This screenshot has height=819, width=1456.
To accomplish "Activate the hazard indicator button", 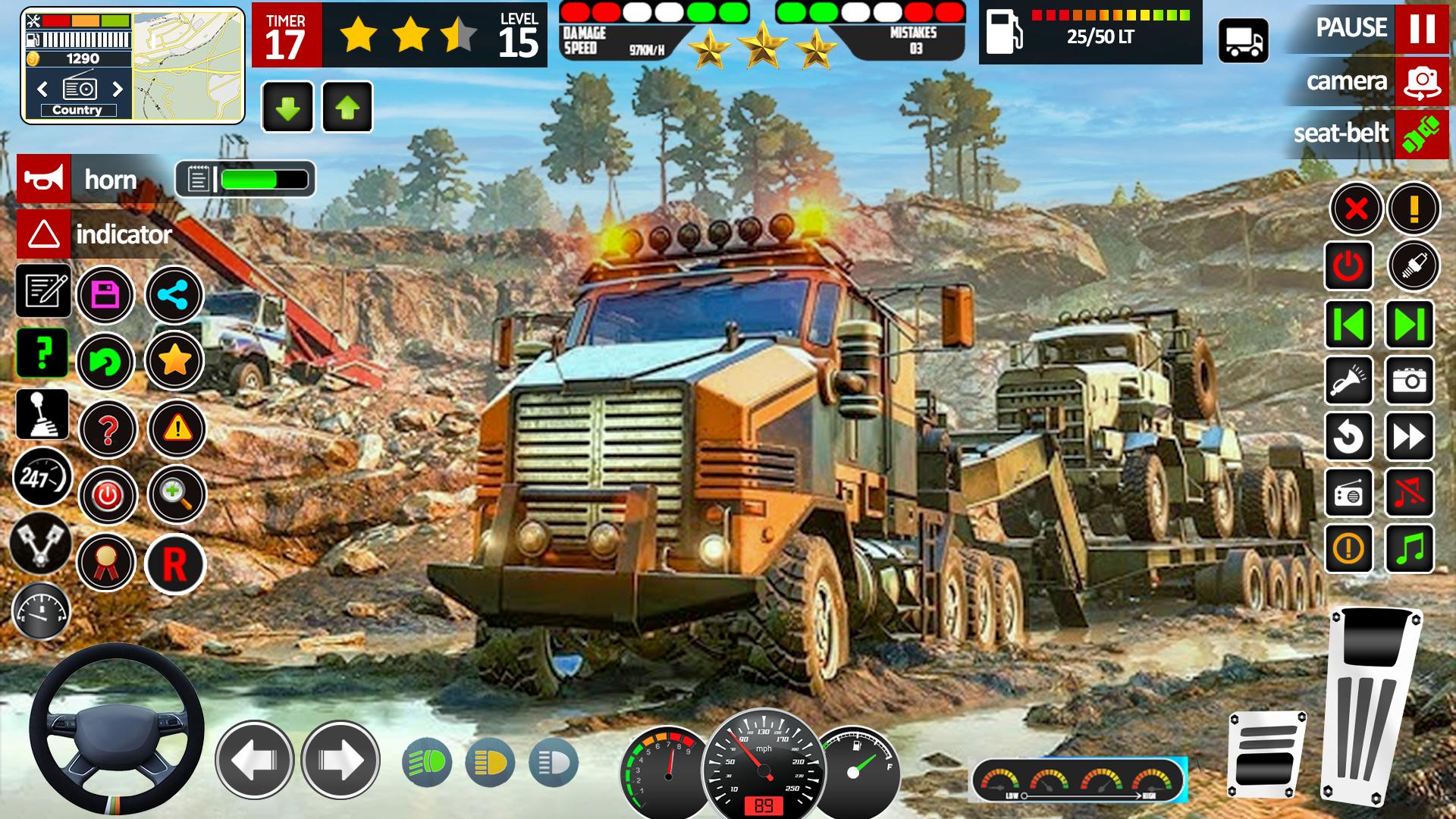I will pos(44,234).
